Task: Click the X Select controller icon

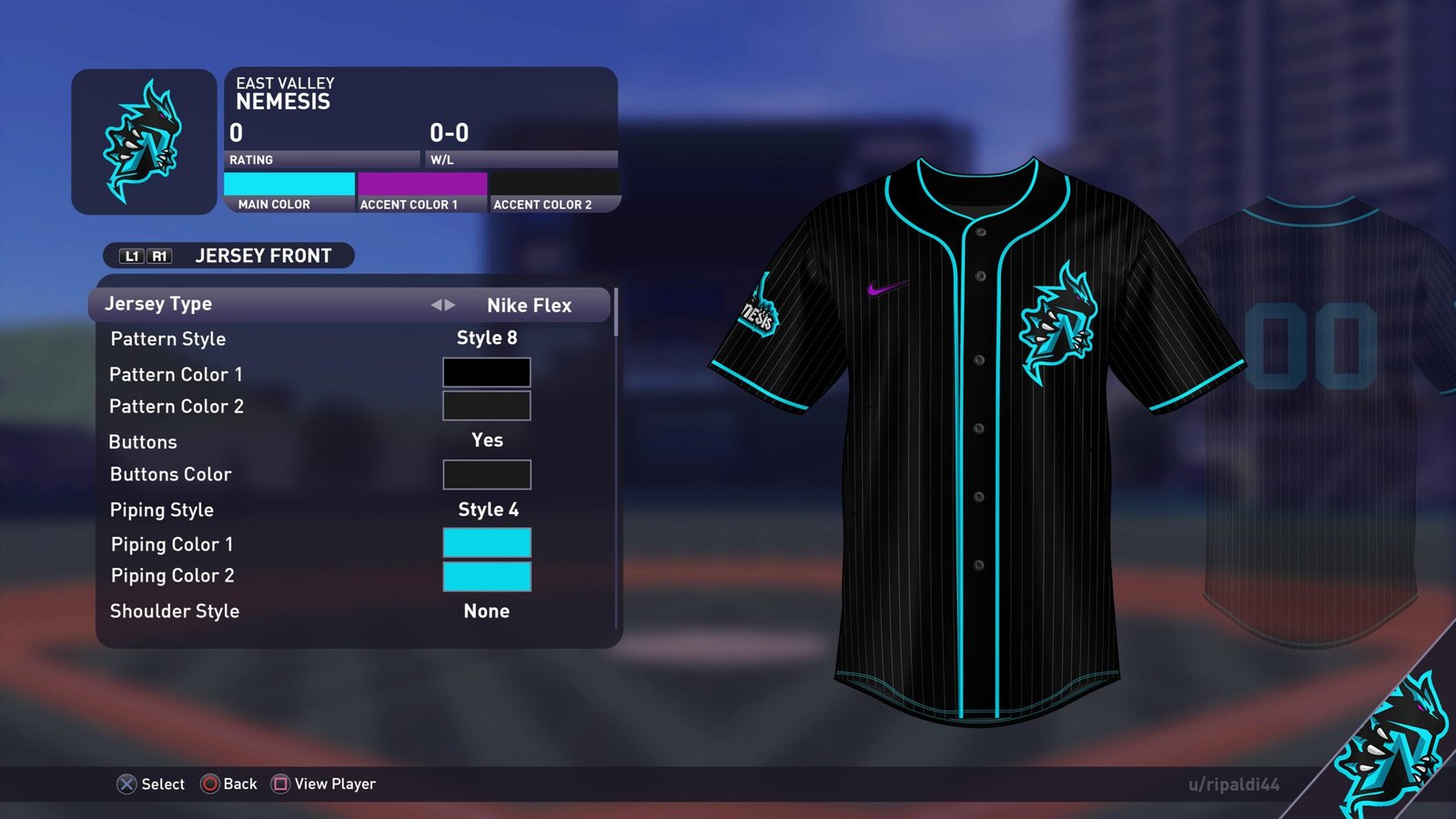Action: [126, 784]
